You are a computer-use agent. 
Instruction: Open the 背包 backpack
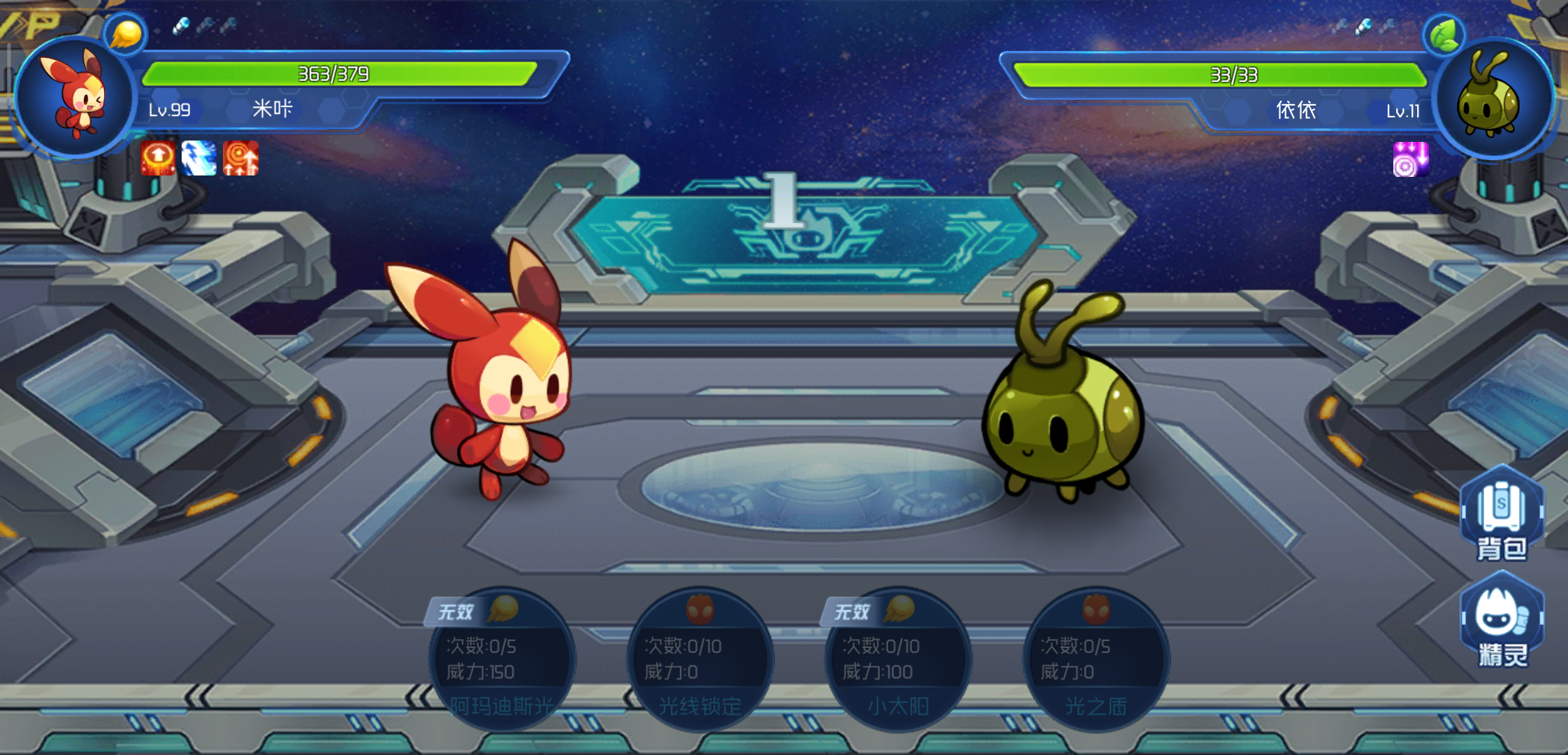pyautogui.click(x=1502, y=515)
